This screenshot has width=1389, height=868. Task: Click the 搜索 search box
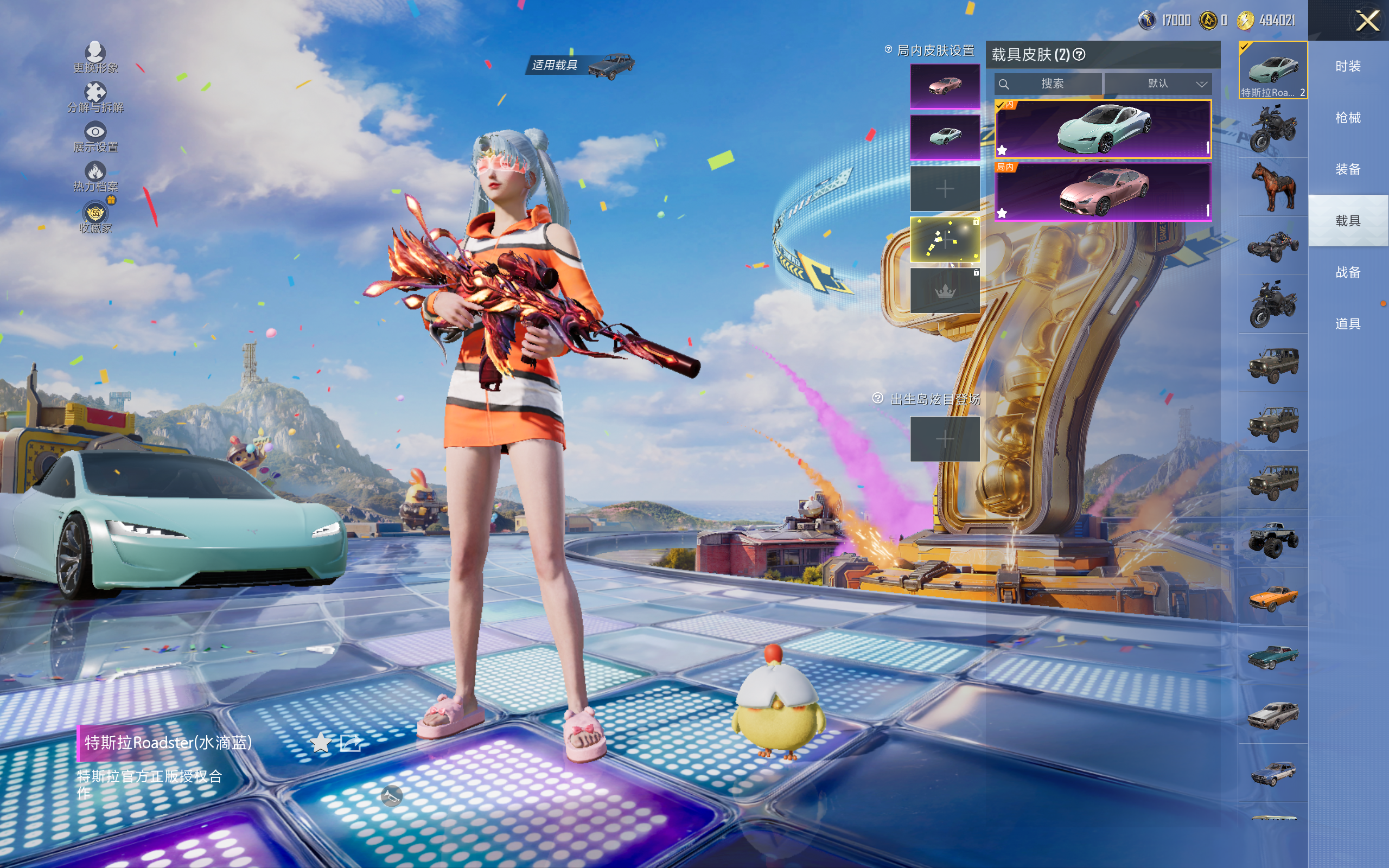1048,84
